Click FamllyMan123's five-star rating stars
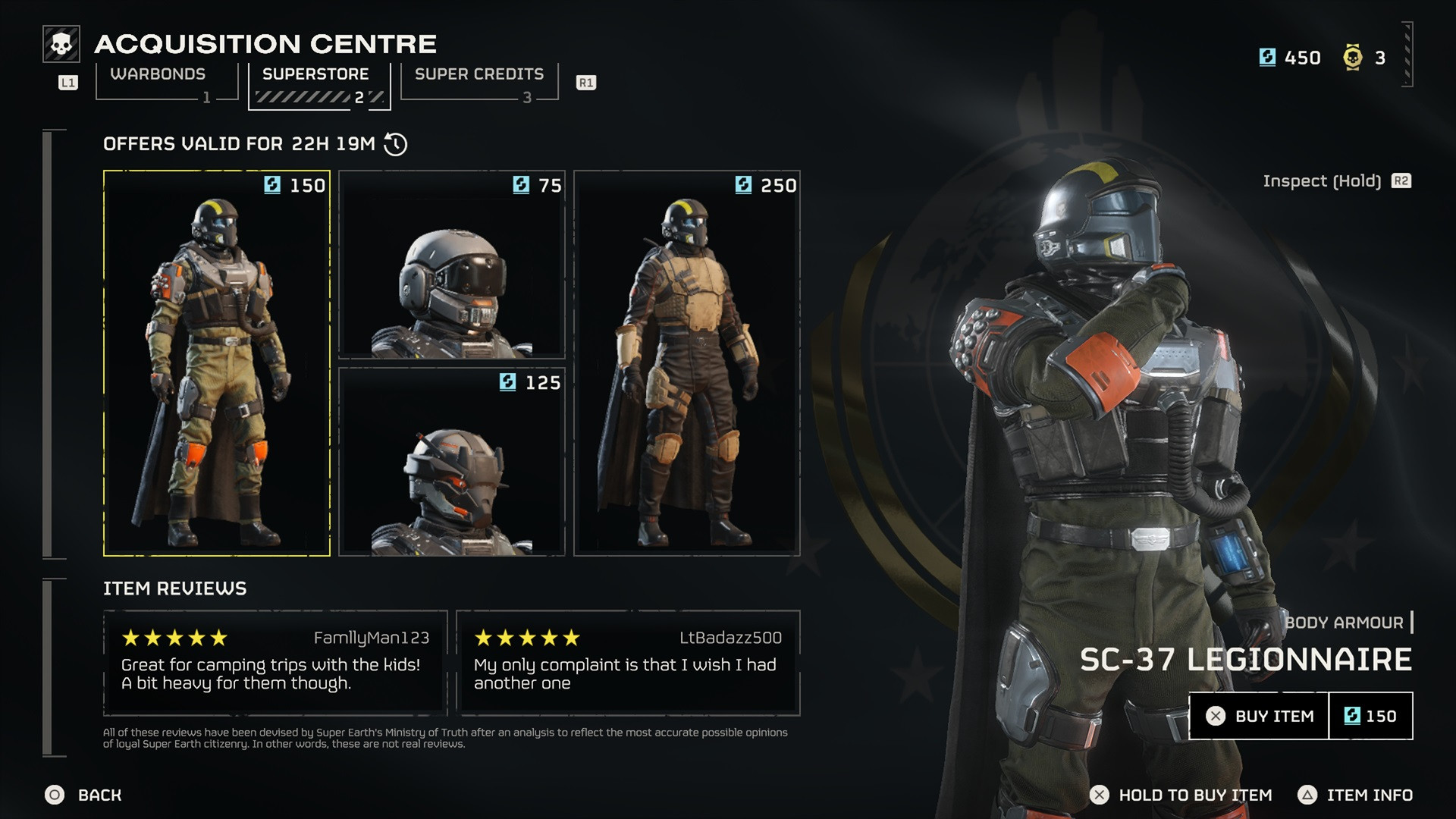 click(x=176, y=638)
